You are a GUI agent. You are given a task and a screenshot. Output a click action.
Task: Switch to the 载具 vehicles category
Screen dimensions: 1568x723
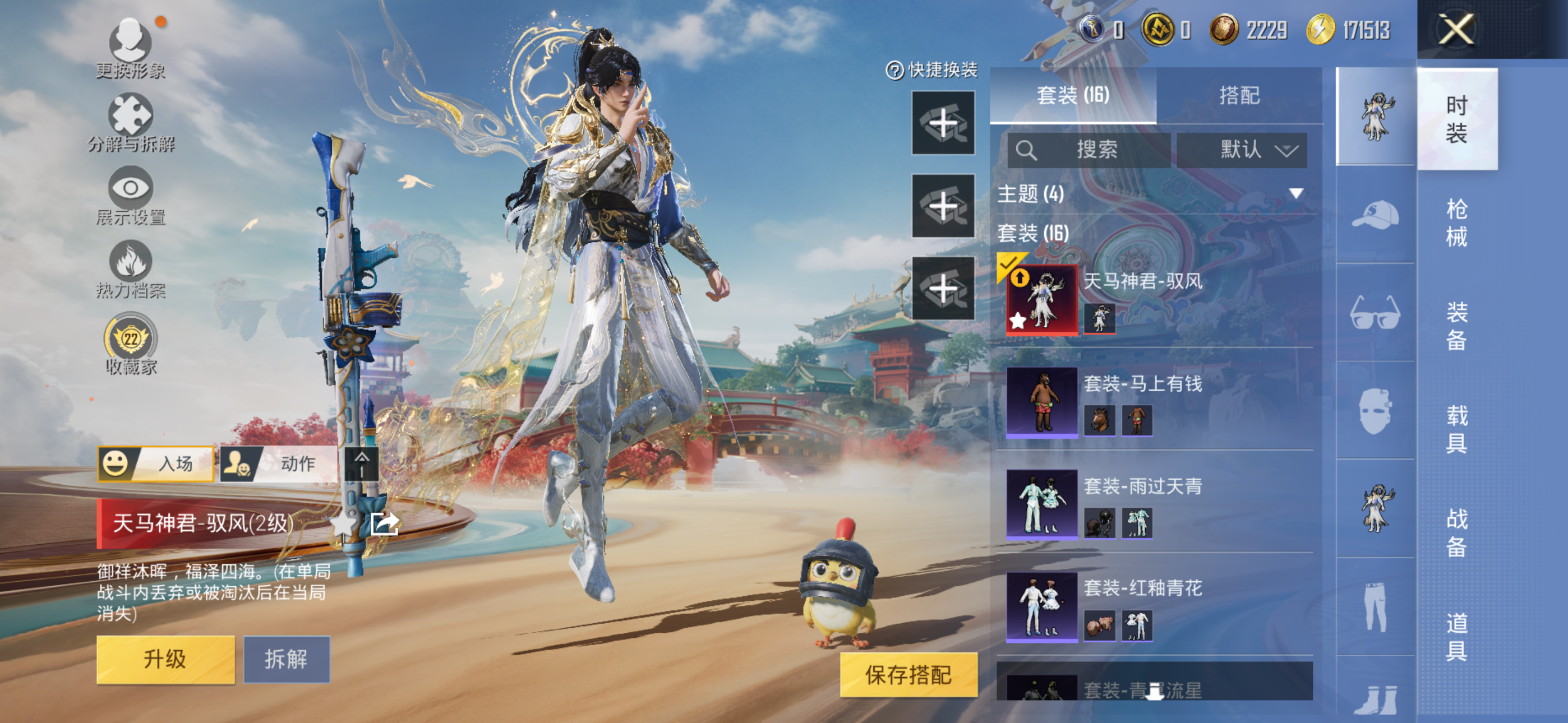pyautogui.click(x=1456, y=429)
